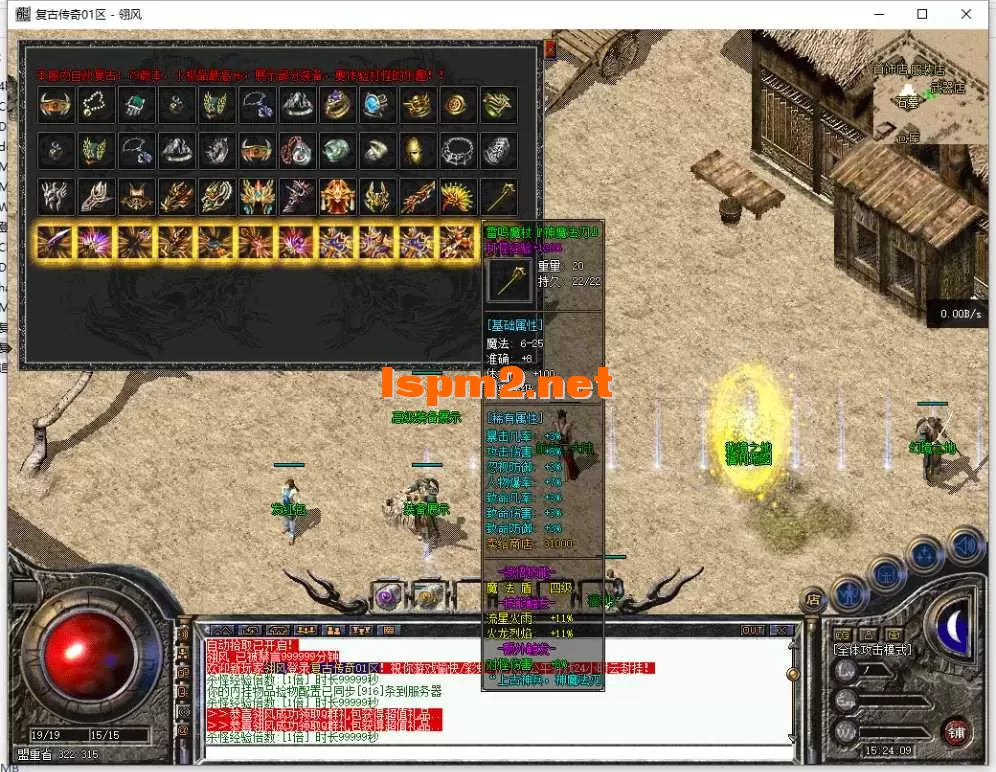Open the character figure round button
Viewport: 996px width, 772px height.
point(848,593)
